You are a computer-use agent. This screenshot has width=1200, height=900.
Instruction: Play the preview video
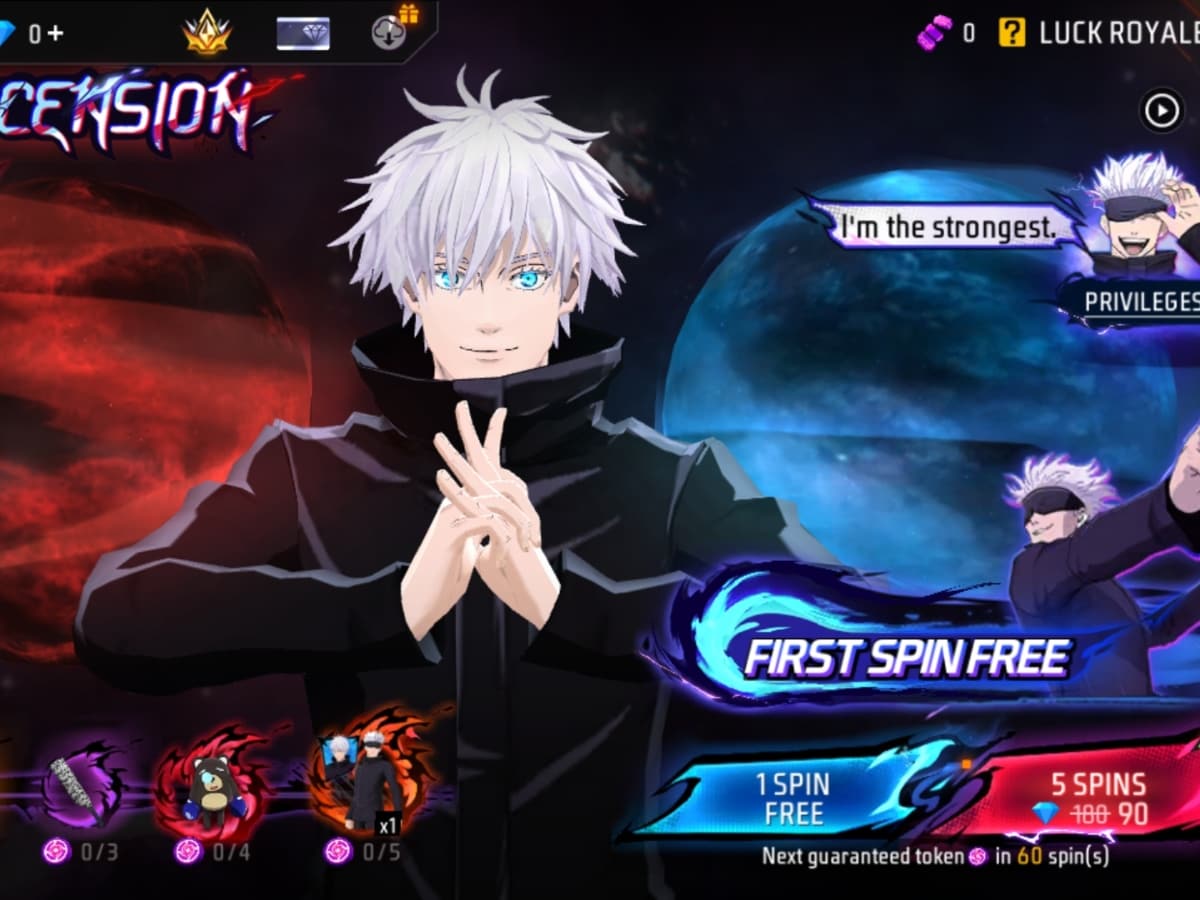point(1161,110)
